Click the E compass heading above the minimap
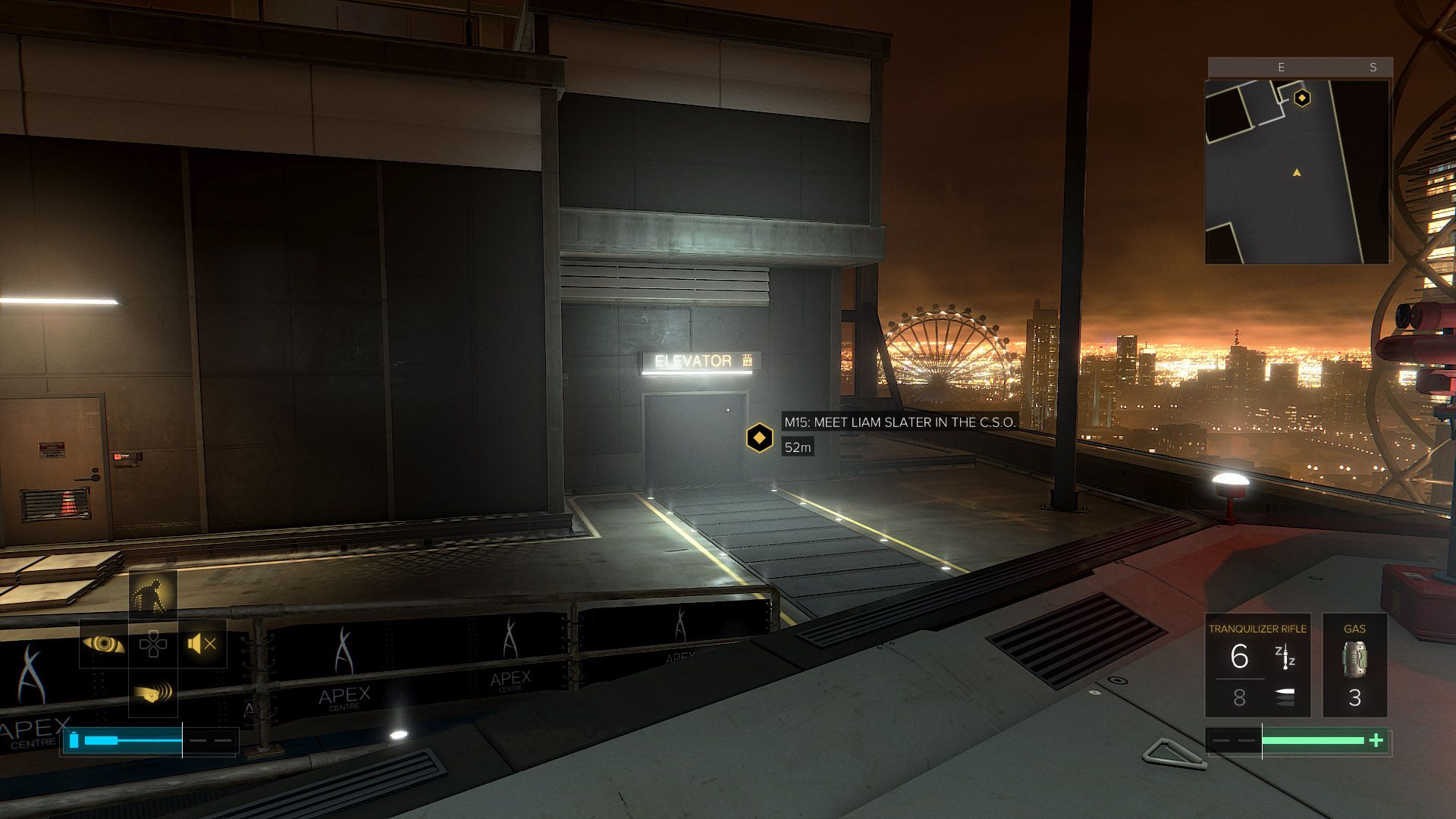Image resolution: width=1456 pixels, height=819 pixels. [1283, 67]
